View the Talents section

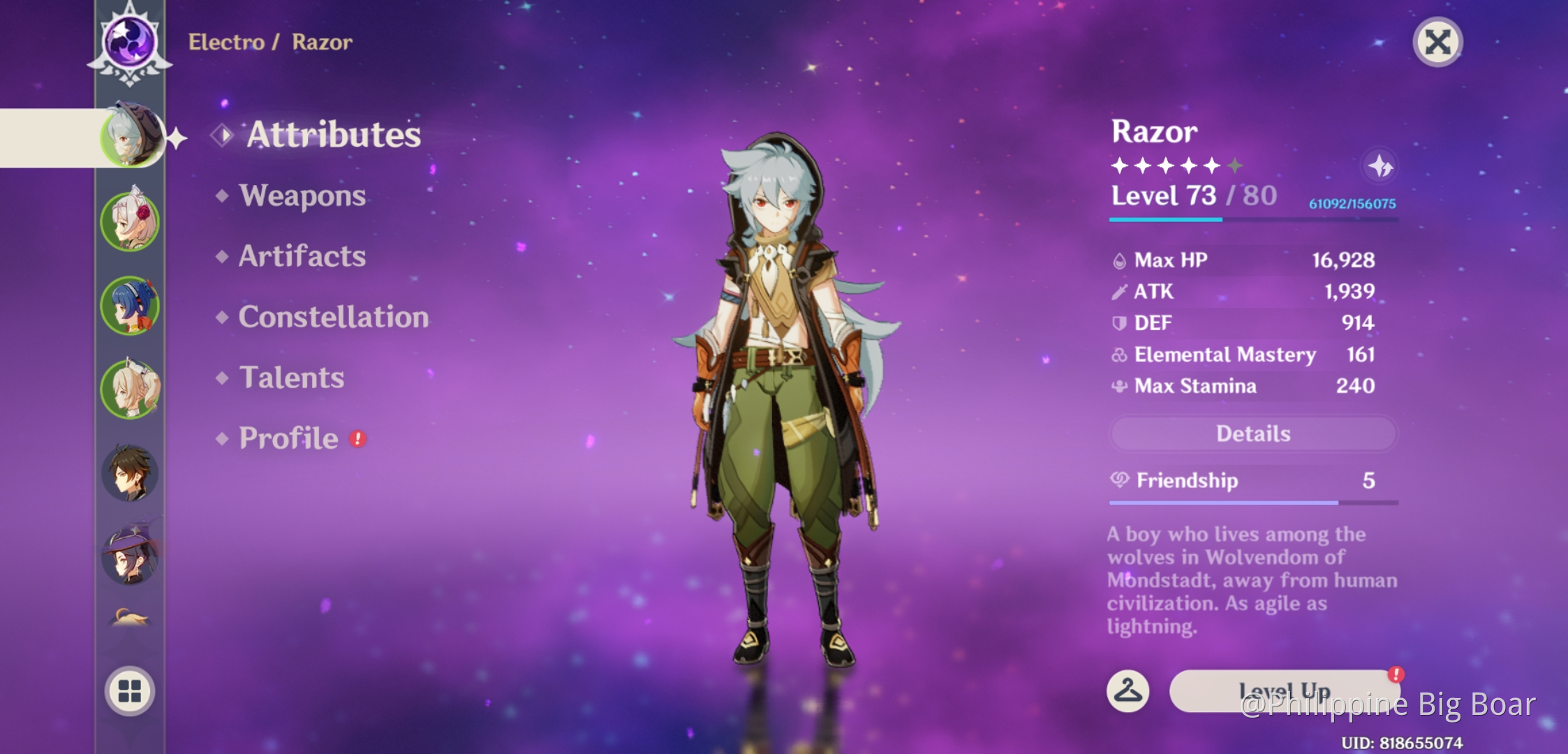pos(292,378)
